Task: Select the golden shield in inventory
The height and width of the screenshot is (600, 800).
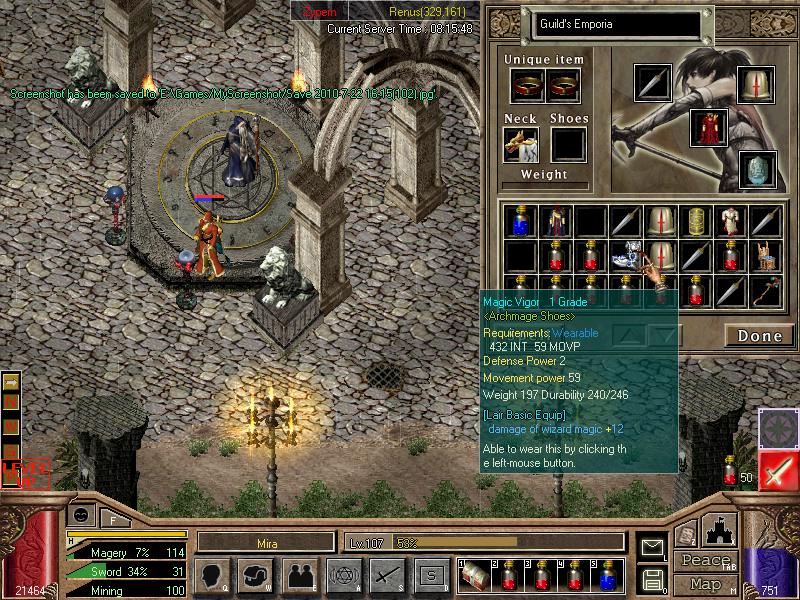Action: (x=694, y=221)
